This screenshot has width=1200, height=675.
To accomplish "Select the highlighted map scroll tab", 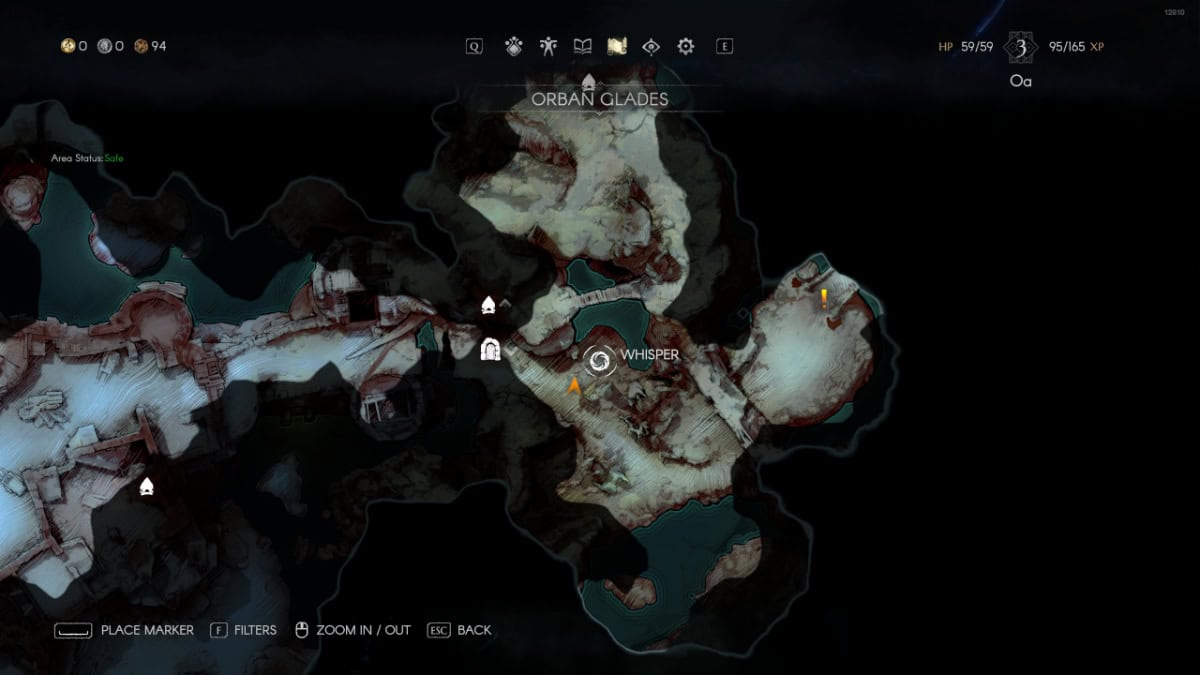I will [x=617, y=46].
